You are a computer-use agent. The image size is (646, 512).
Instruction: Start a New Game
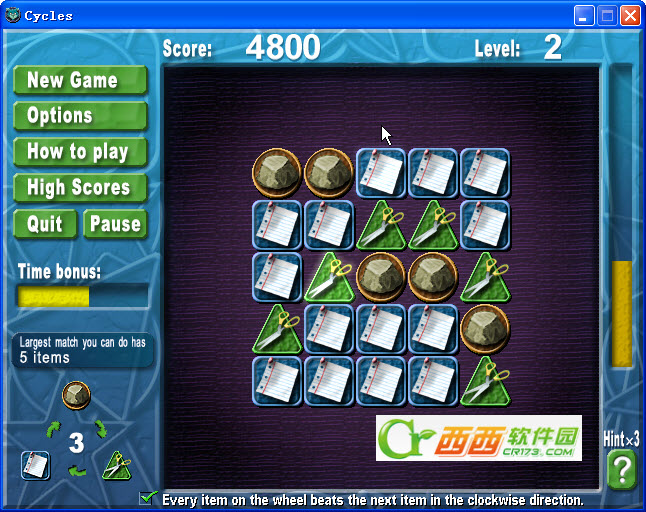pos(80,81)
